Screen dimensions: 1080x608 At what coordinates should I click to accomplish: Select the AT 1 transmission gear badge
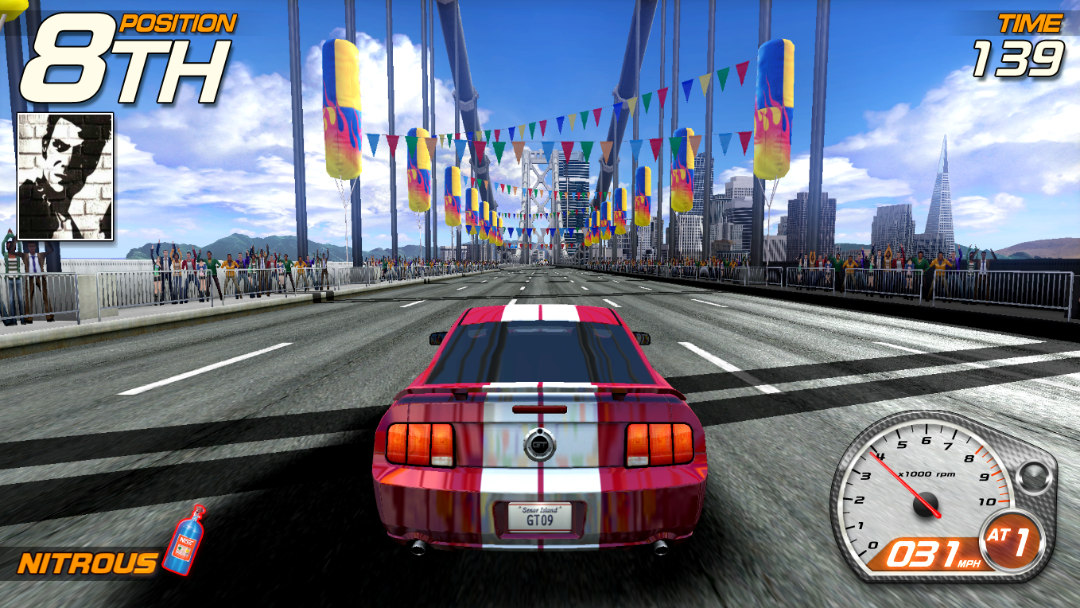[x=1011, y=544]
